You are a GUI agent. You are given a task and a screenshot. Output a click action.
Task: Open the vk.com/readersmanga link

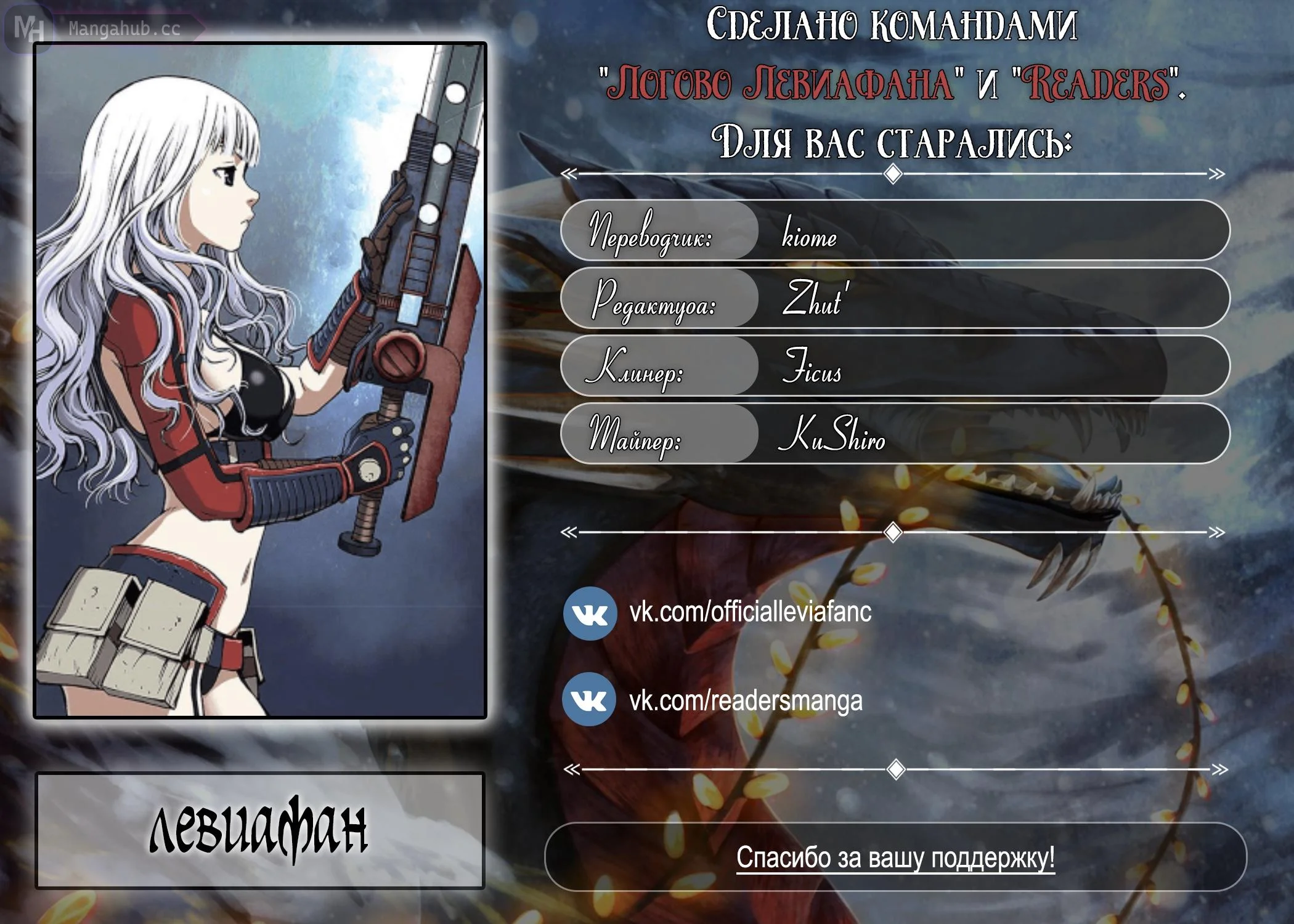[746, 701]
